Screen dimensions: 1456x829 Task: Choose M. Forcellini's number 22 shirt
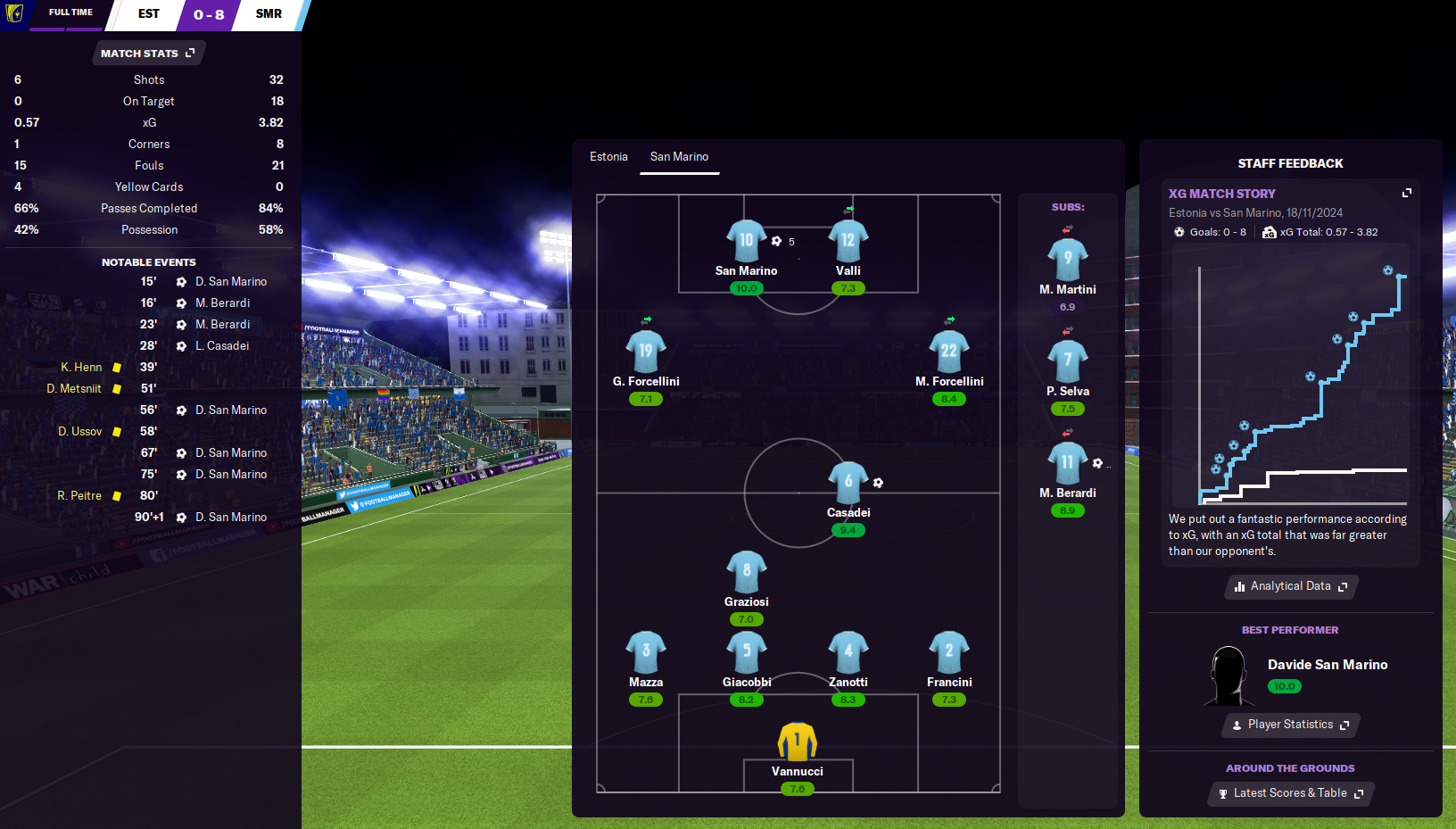[948, 352]
